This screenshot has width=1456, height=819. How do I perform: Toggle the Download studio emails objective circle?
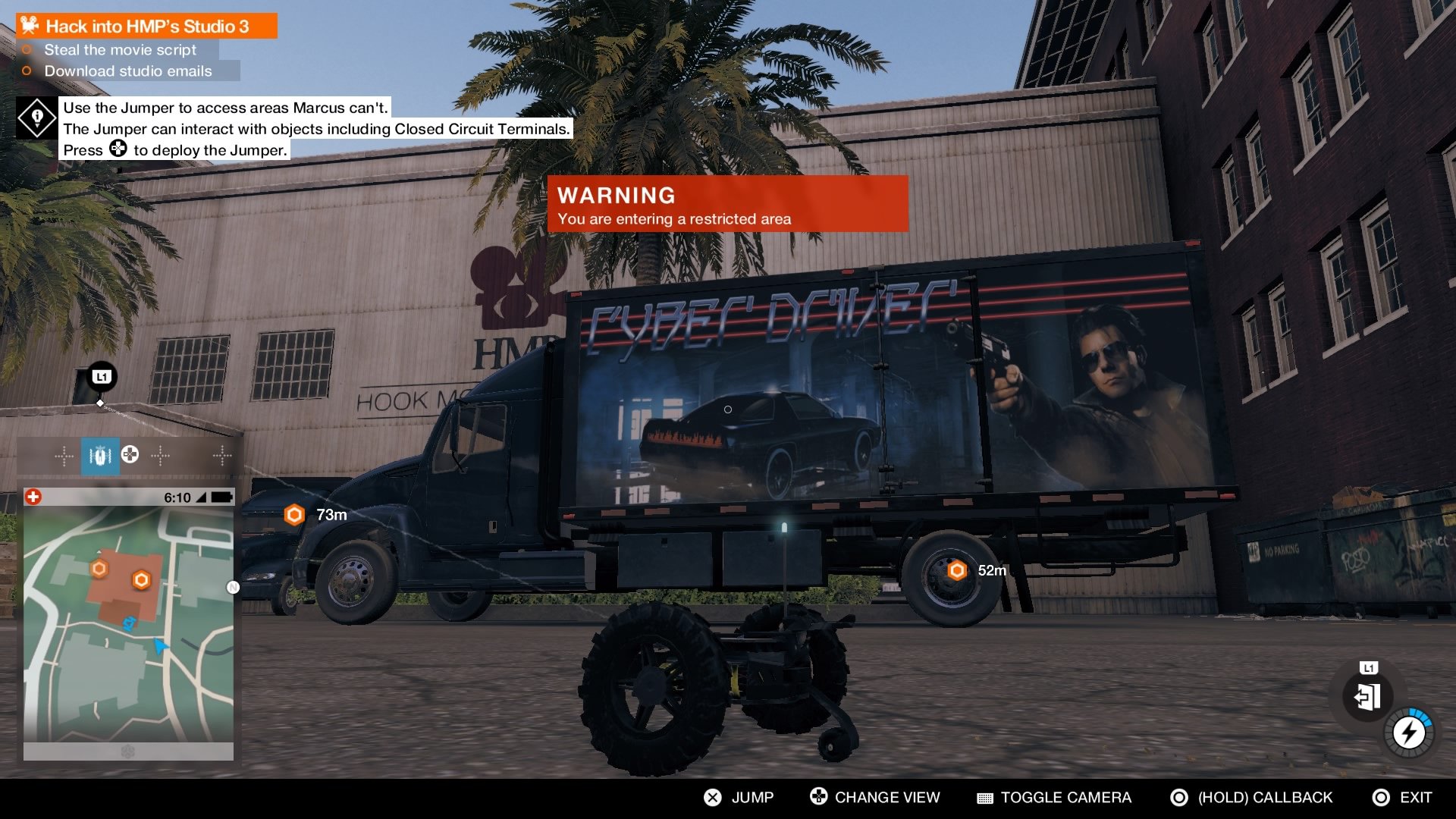click(x=27, y=71)
